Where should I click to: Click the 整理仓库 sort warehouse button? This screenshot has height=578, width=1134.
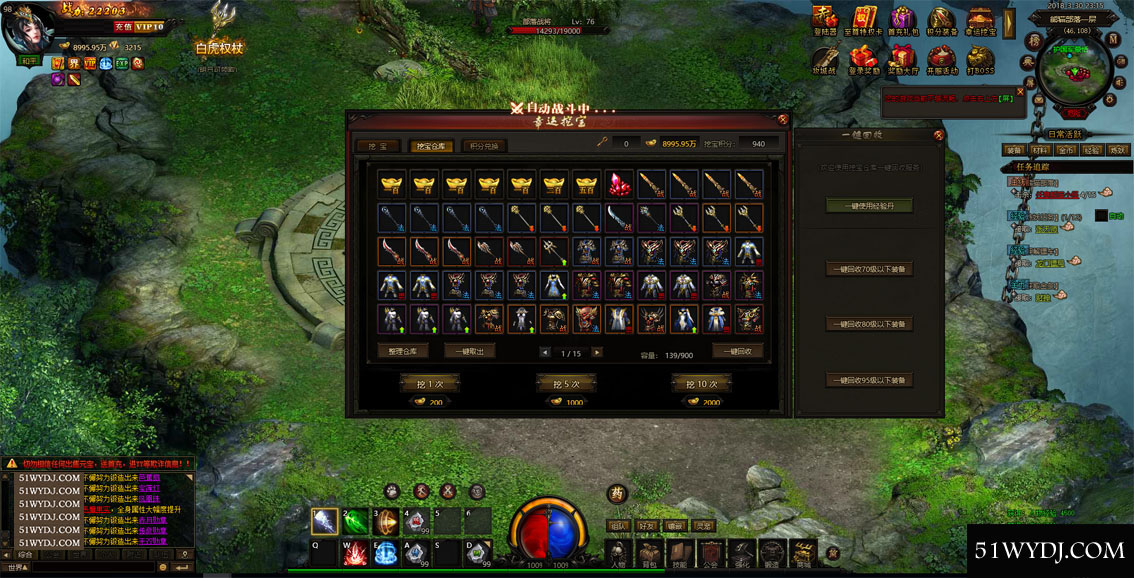tap(404, 351)
